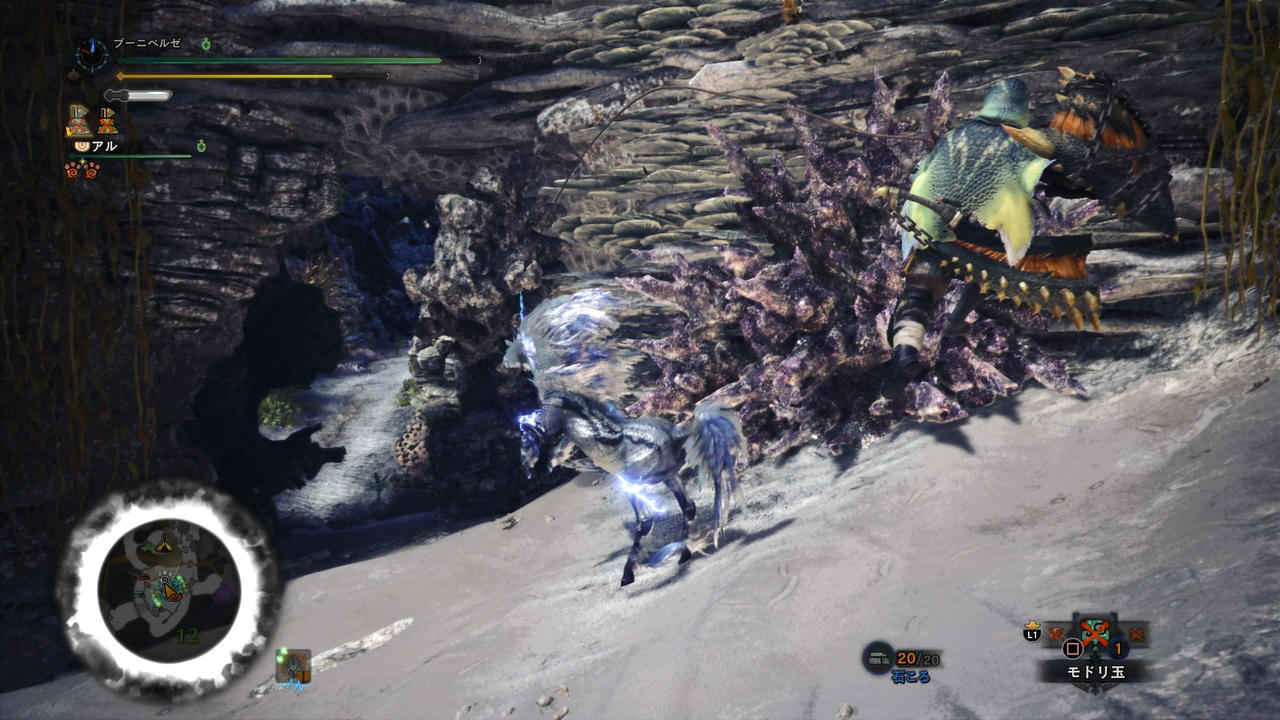Click the scoutfly tracker icon beside the minimap
This screenshot has width=1280, height=720.
(x=294, y=665)
